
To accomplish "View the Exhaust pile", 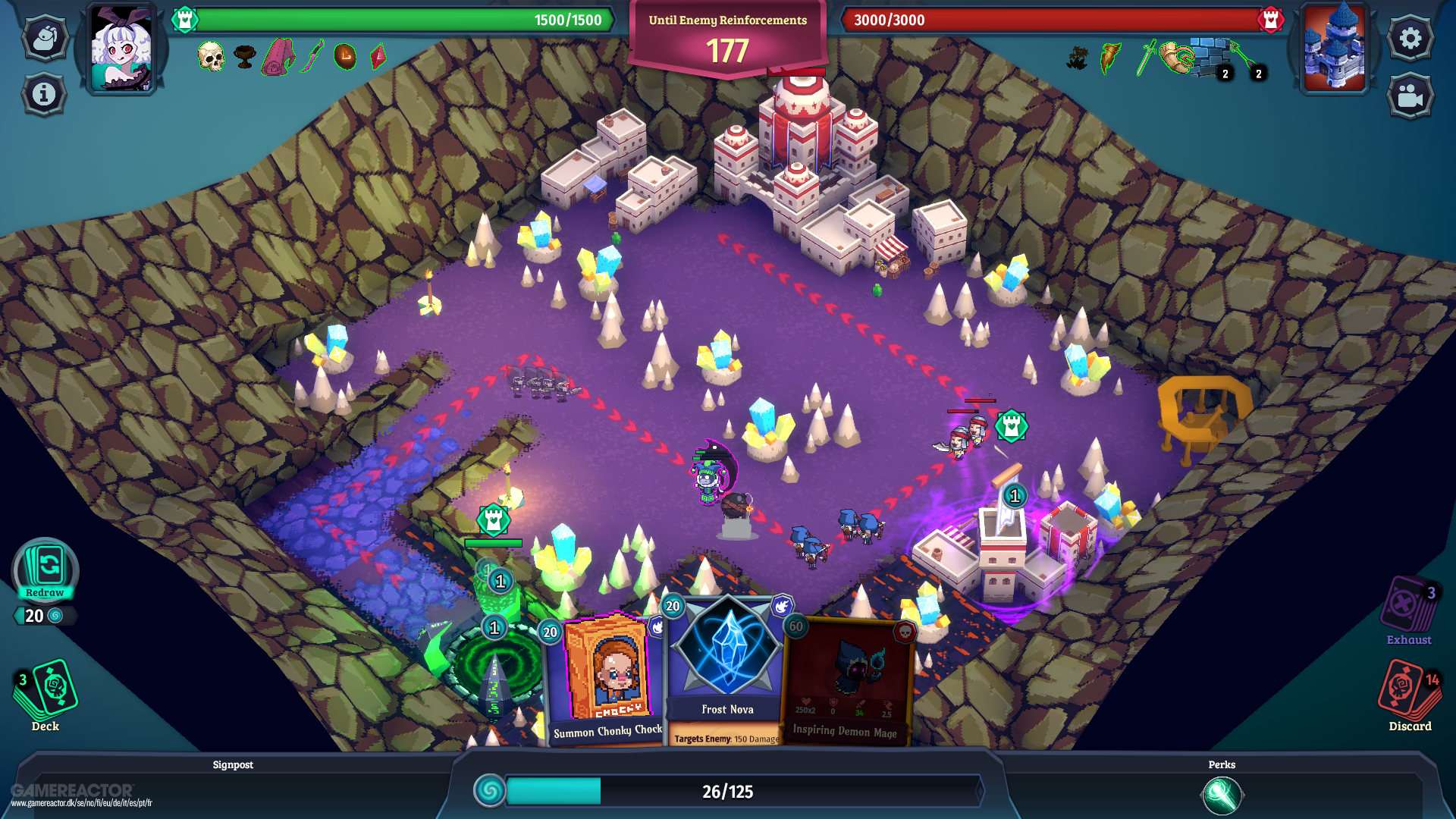I will pos(1409,607).
